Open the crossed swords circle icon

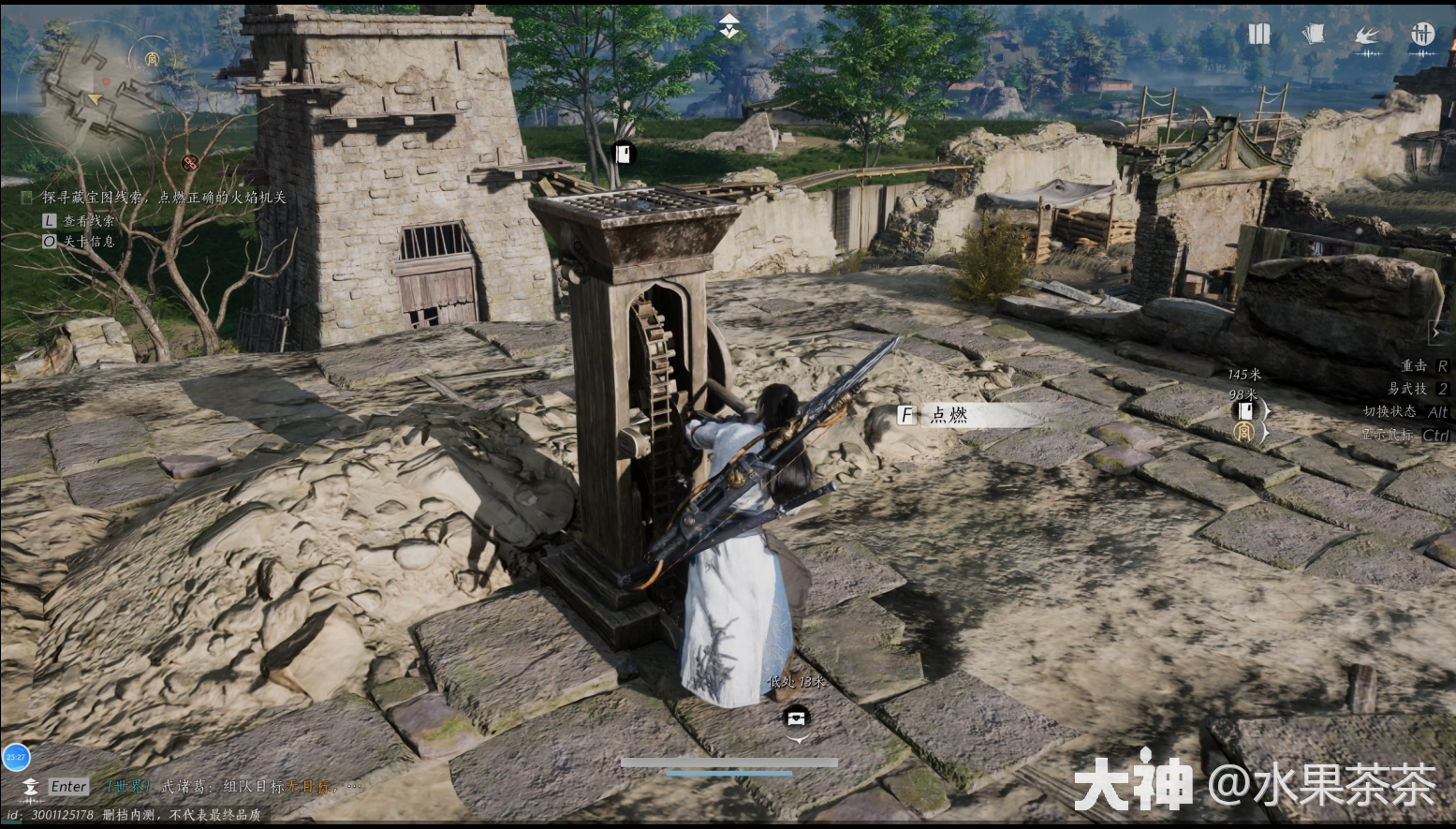1422,35
